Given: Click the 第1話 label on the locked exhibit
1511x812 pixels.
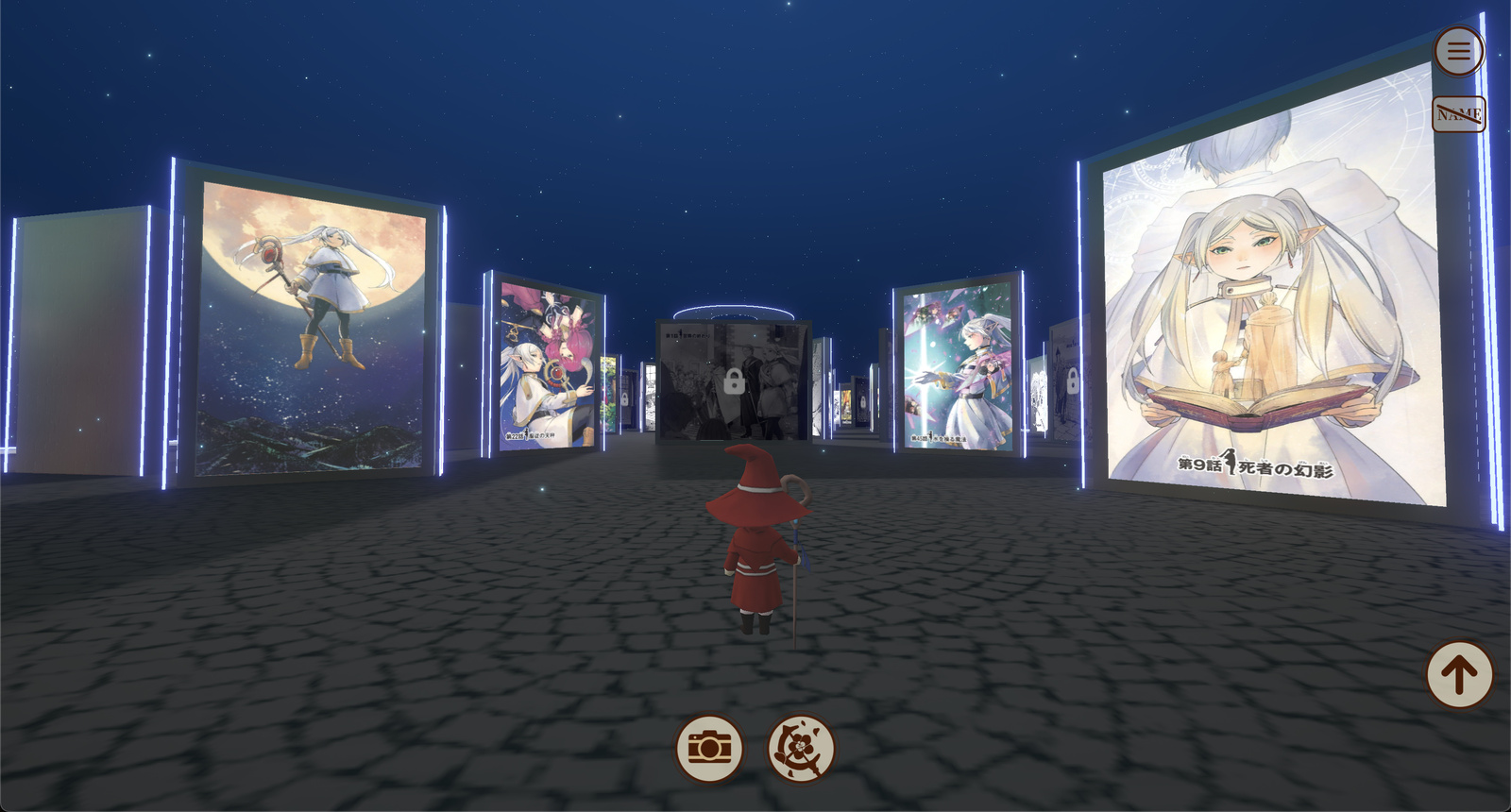Looking at the screenshot, I should tap(687, 335).
